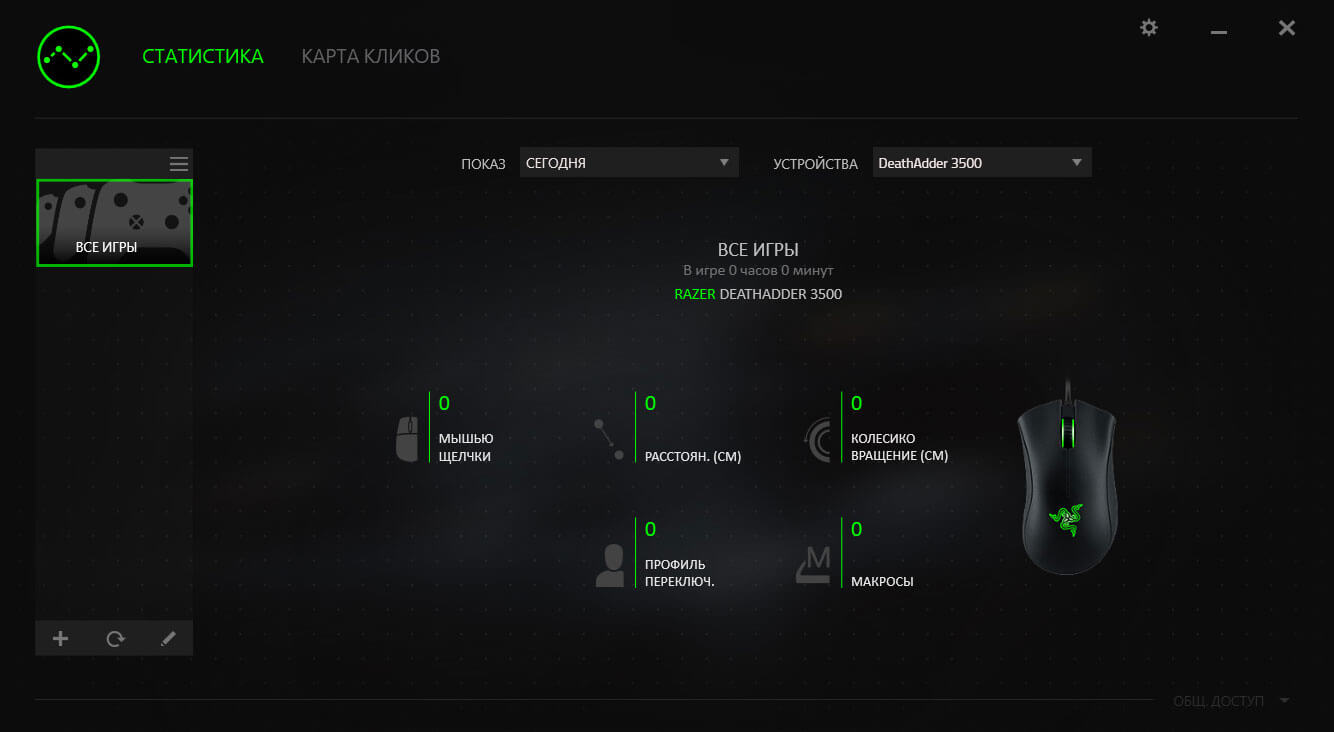Select the edit pencil icon below the sidebar

pos(168,638)
